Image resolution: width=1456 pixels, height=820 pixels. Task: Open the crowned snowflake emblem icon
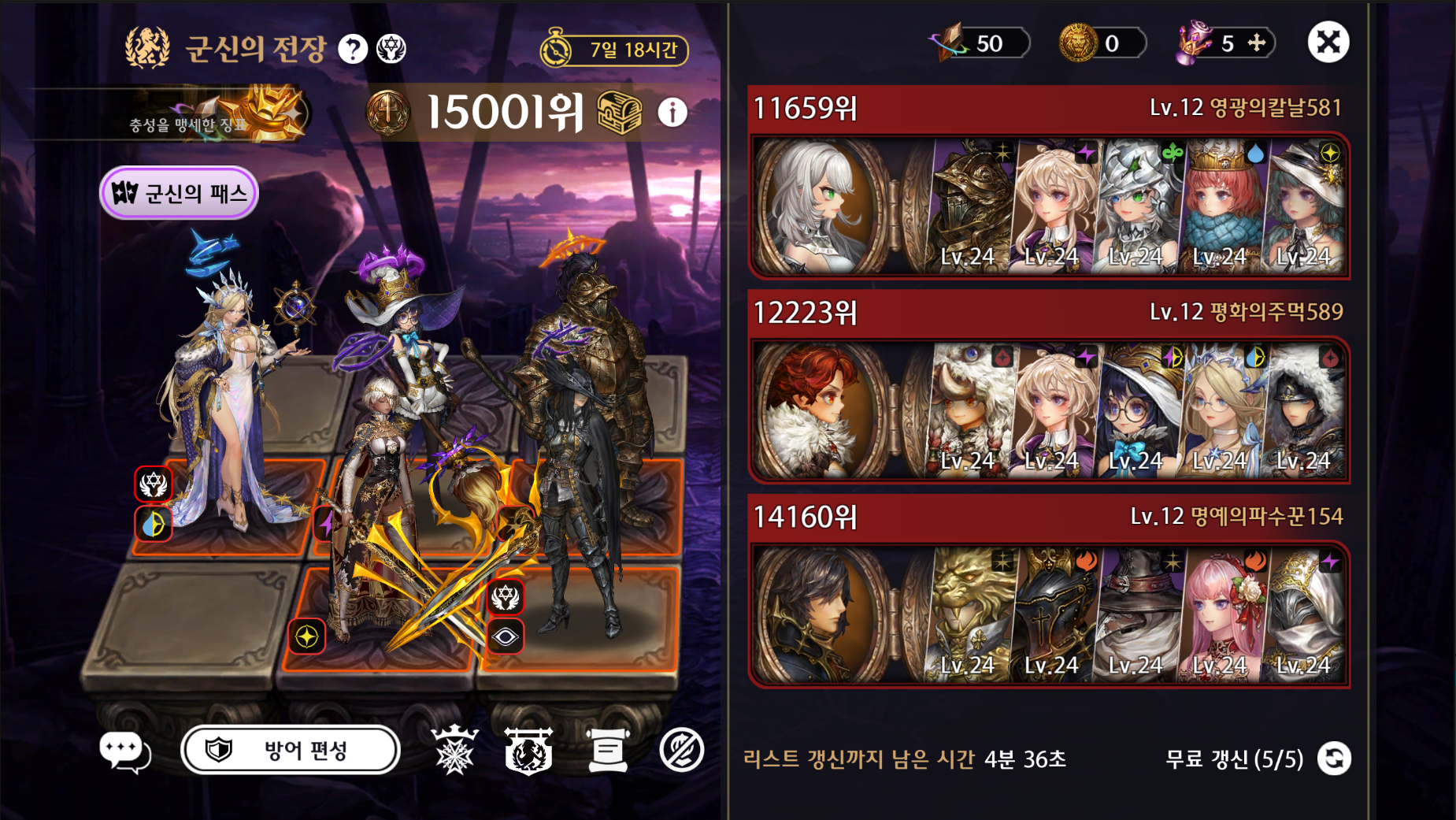pos(454,750)
